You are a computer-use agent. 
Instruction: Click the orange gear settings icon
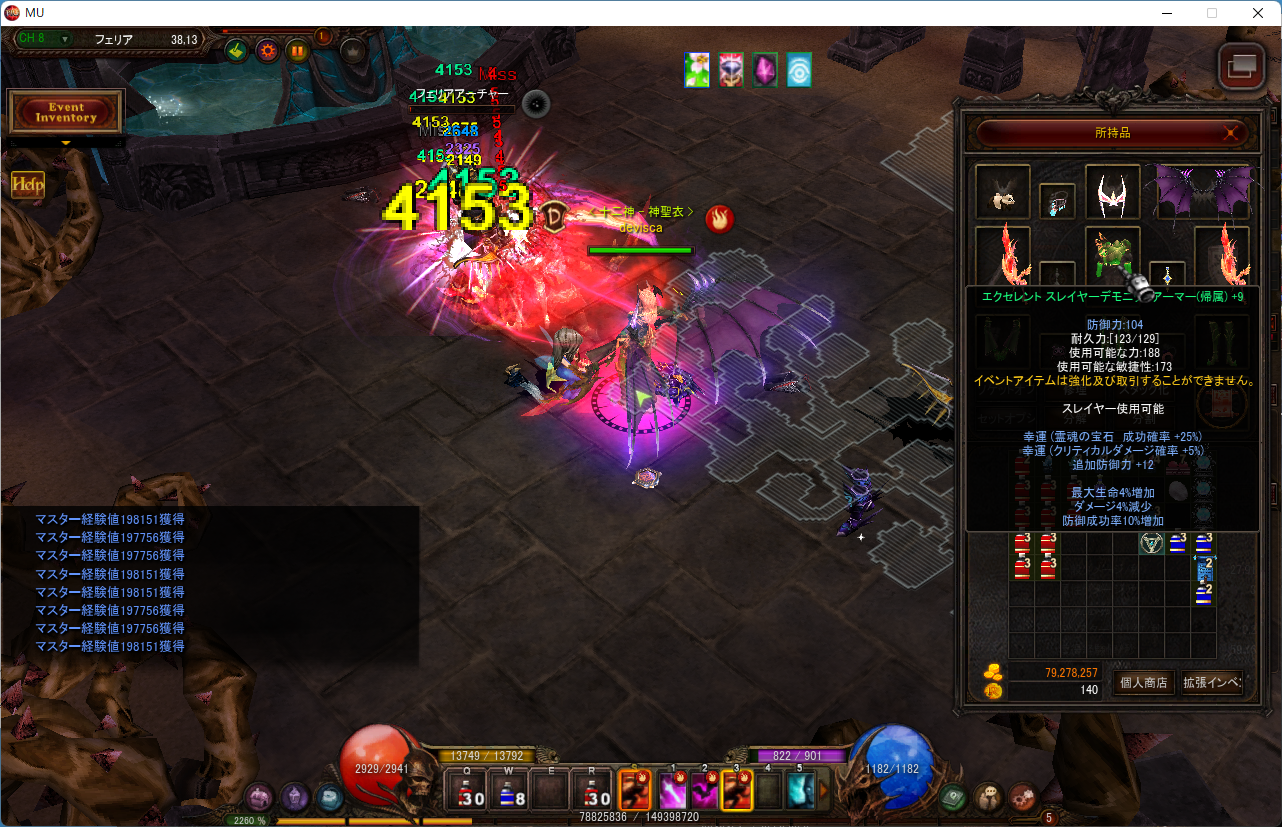(x=267, y=50)
